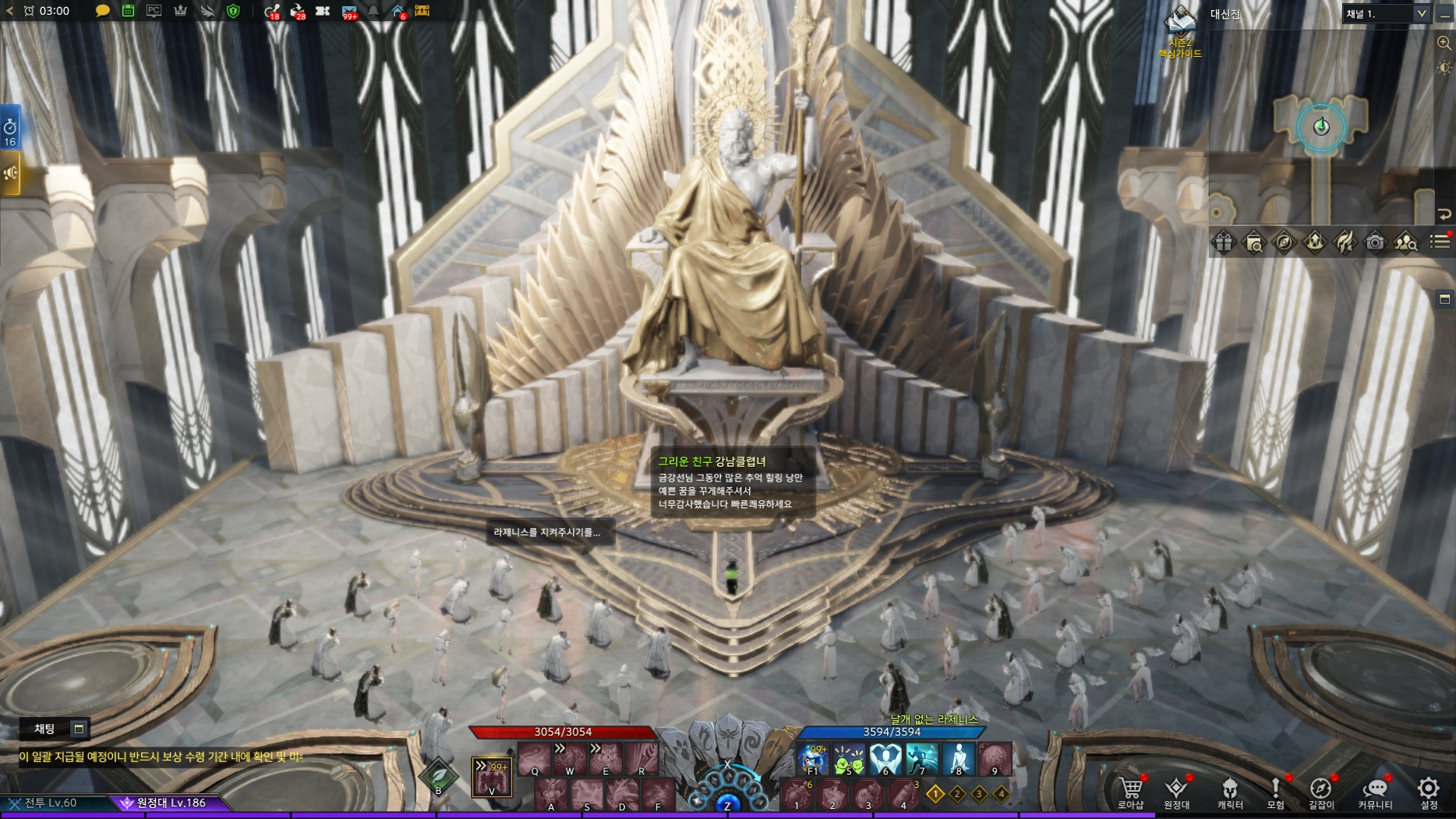The height and width of the screenshot is (819, 1456).
Task: Click the camera screenshot icon below minimap
Action: pyautogui.click(x=1375, y=242)
